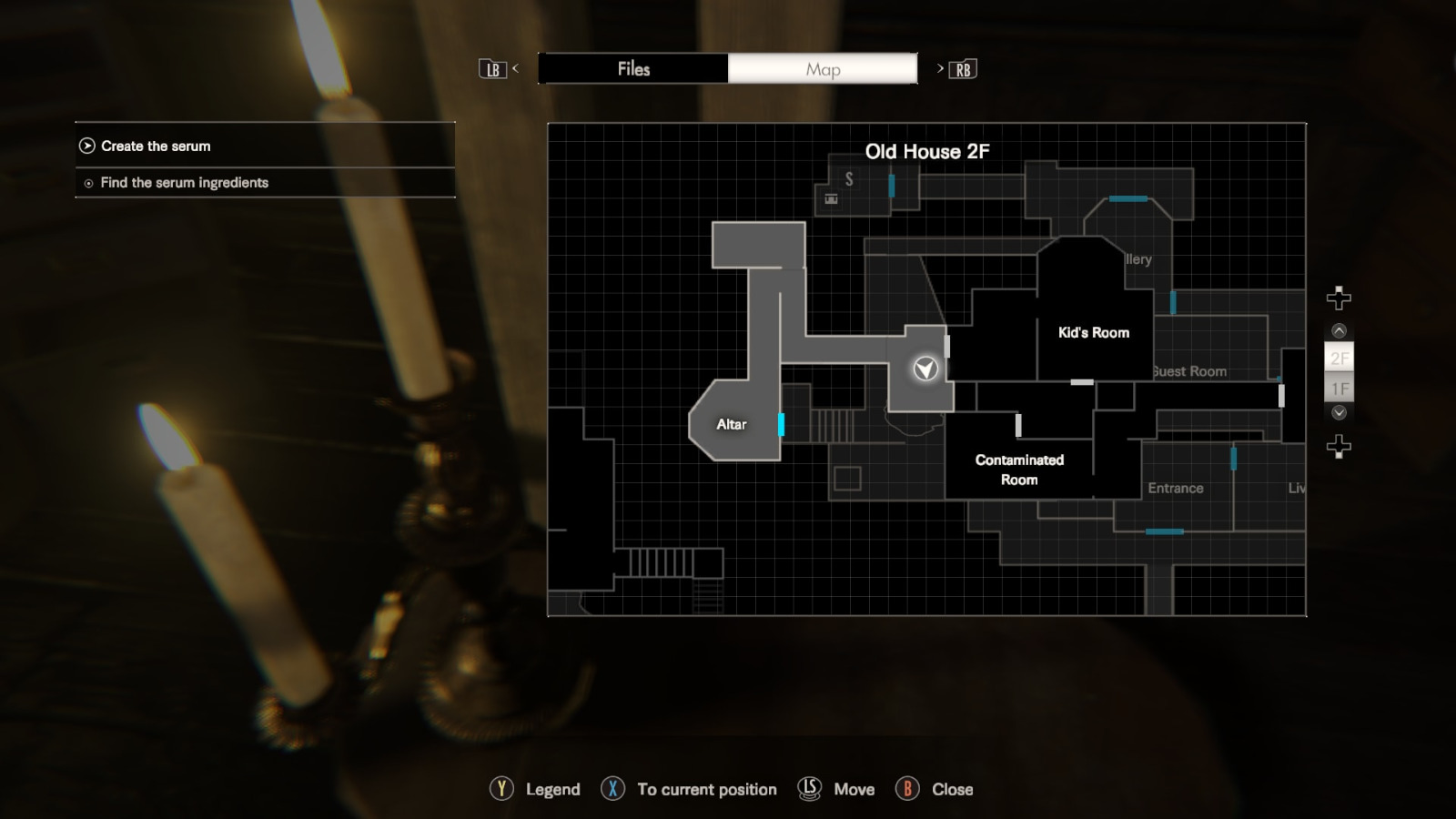
Task: Click the radio bullet beside 'Find the serum ingredients'
Action: click(x=86, y=183)
